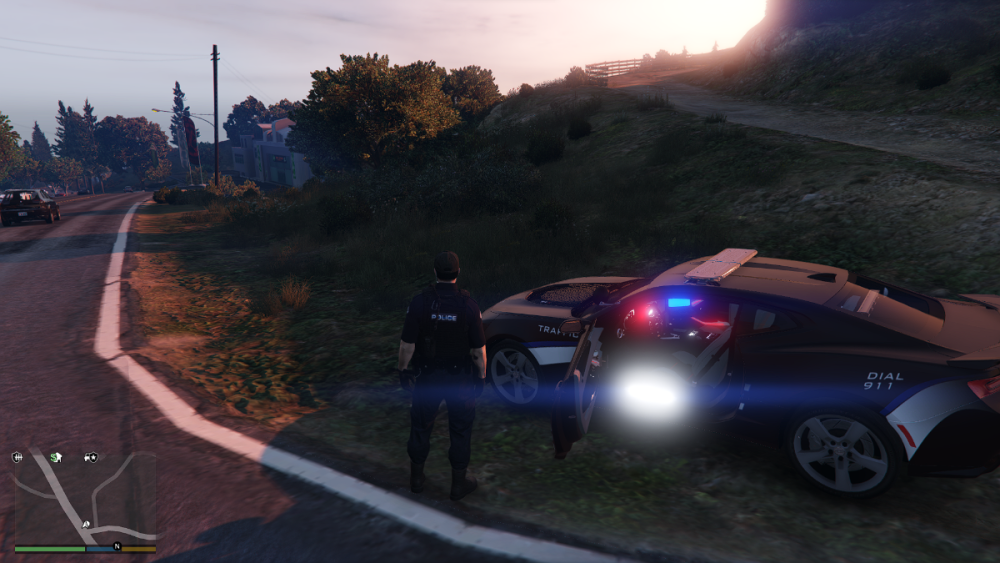
Task: Click the north N compass marker
Action: click(x=117, y=546)
